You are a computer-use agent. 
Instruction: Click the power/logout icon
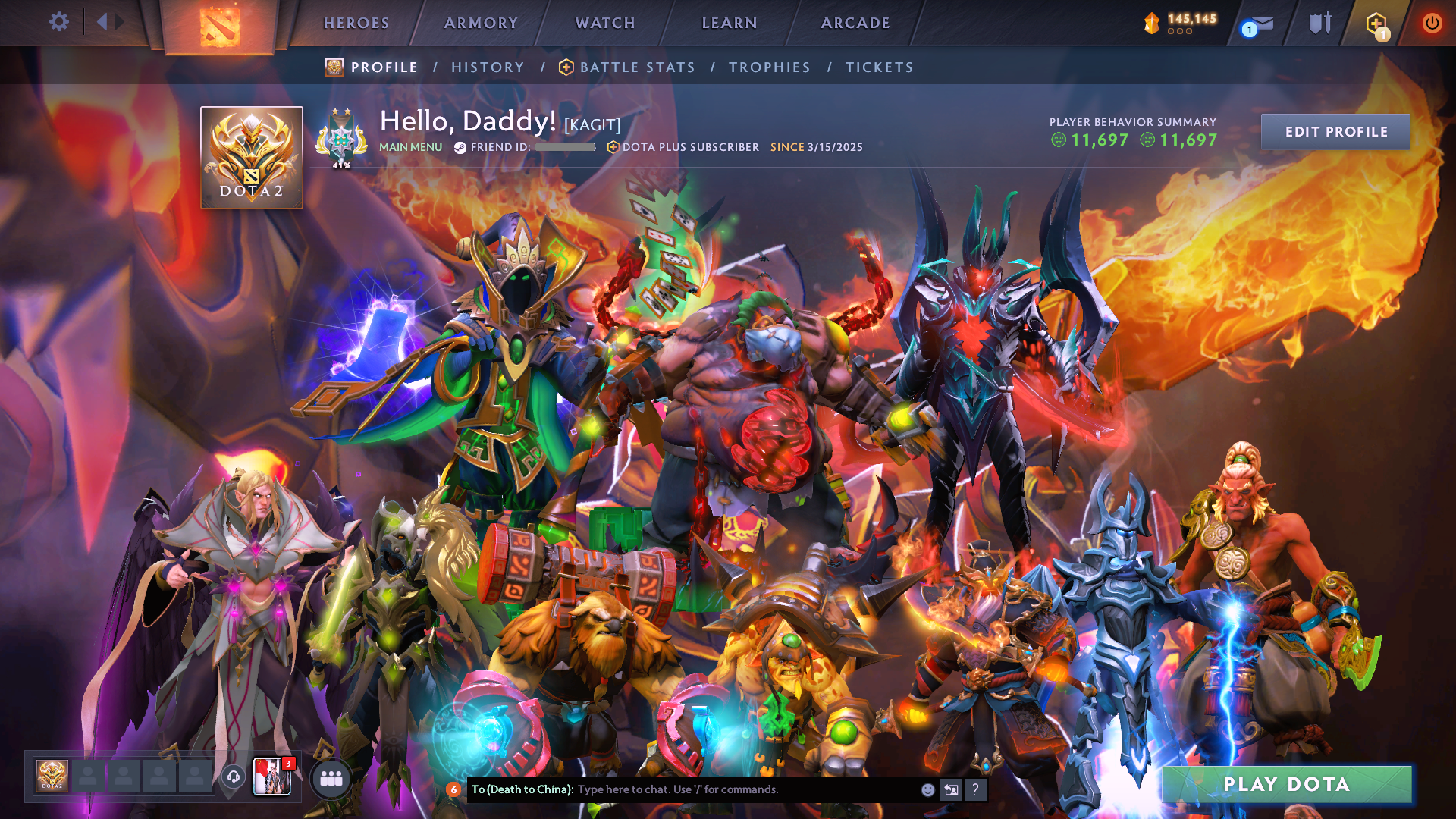[1432, 23]
